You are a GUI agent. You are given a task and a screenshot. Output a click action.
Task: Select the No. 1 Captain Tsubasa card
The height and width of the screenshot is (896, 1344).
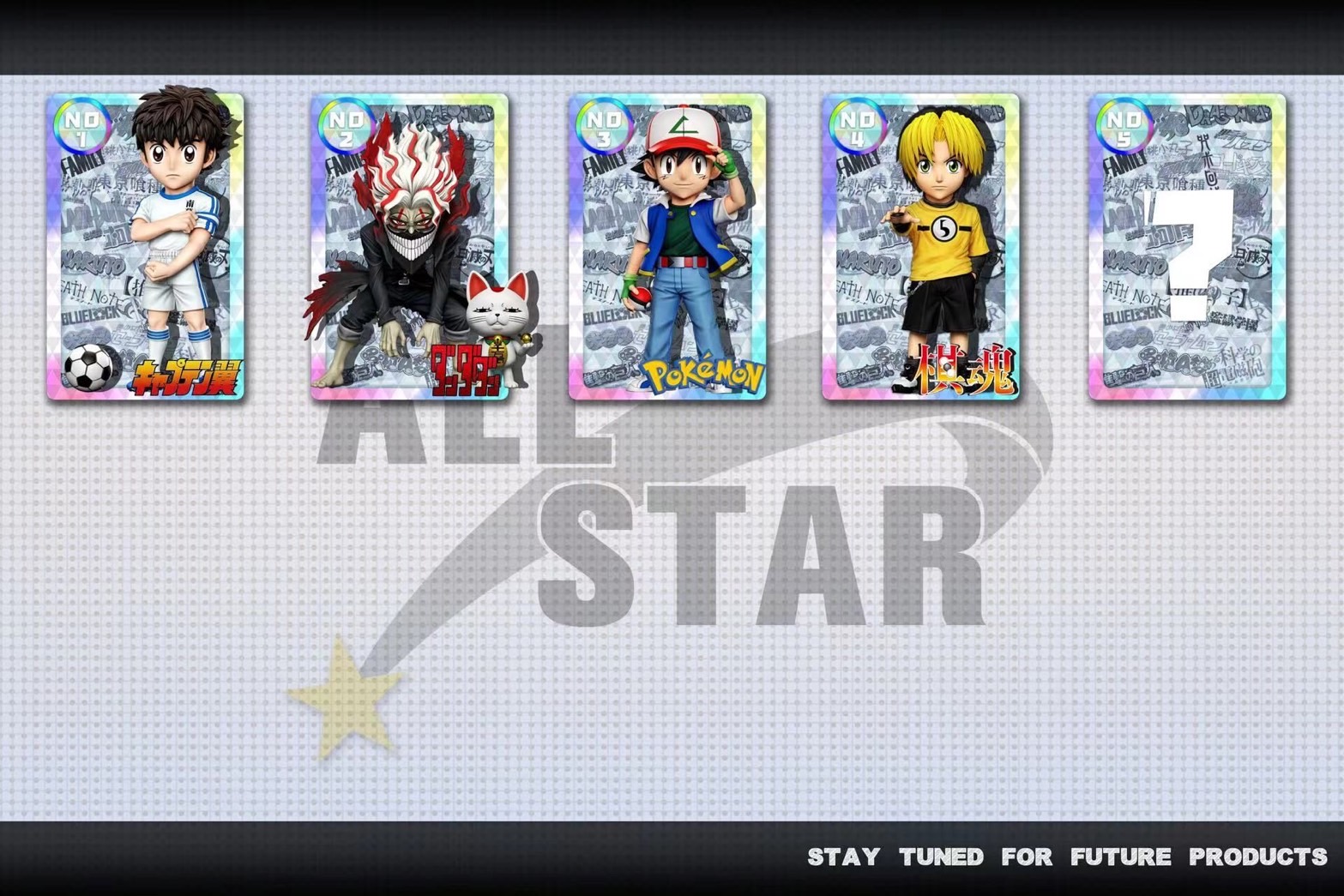[146, 247]
